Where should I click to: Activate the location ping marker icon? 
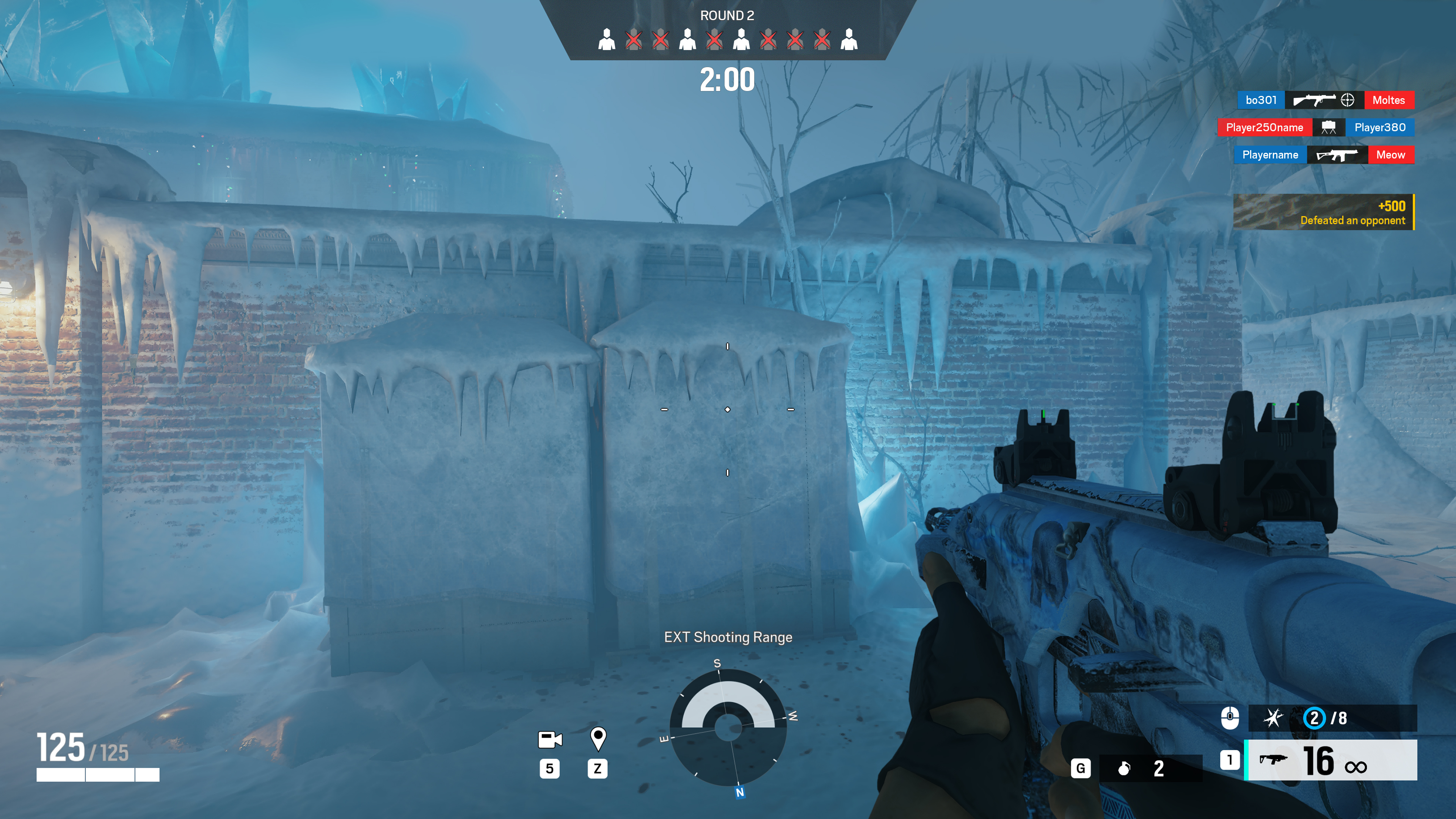pyautogui.click(x=598, y=738)
